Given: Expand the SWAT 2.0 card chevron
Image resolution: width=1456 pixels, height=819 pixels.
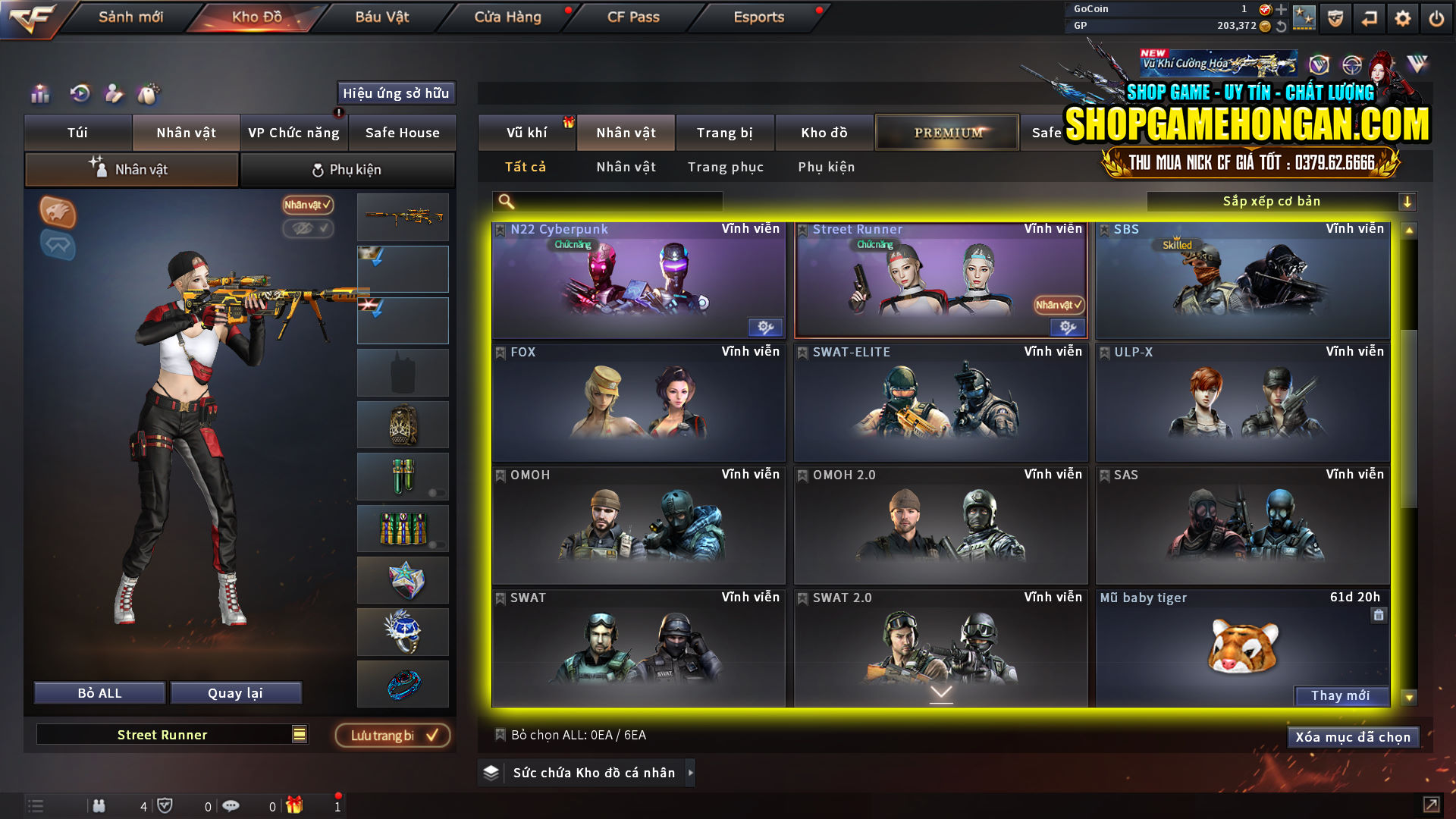Looking at the screenshot, I should (942, 692).
